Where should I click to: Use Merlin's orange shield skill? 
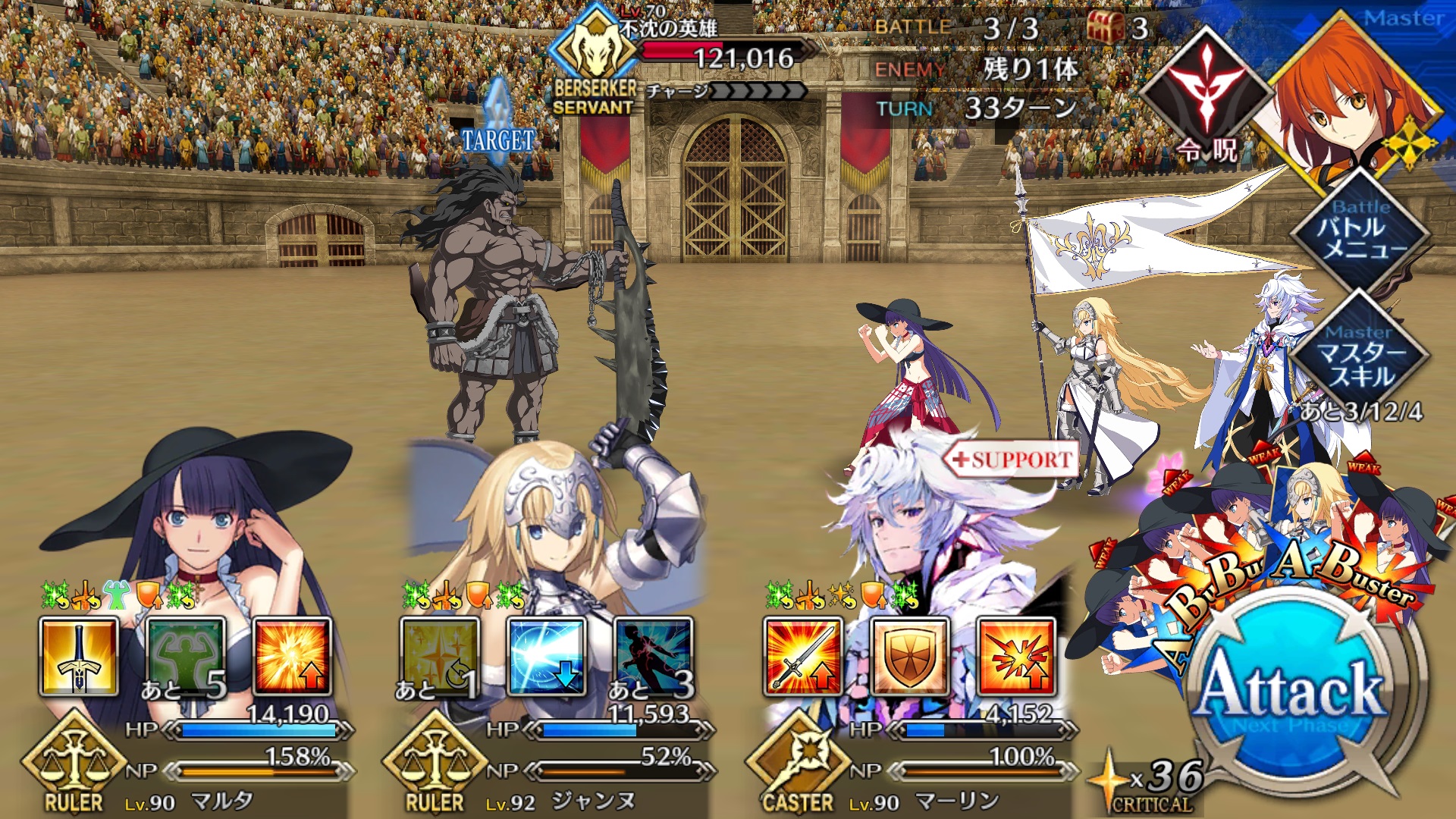tap(909, 657)
